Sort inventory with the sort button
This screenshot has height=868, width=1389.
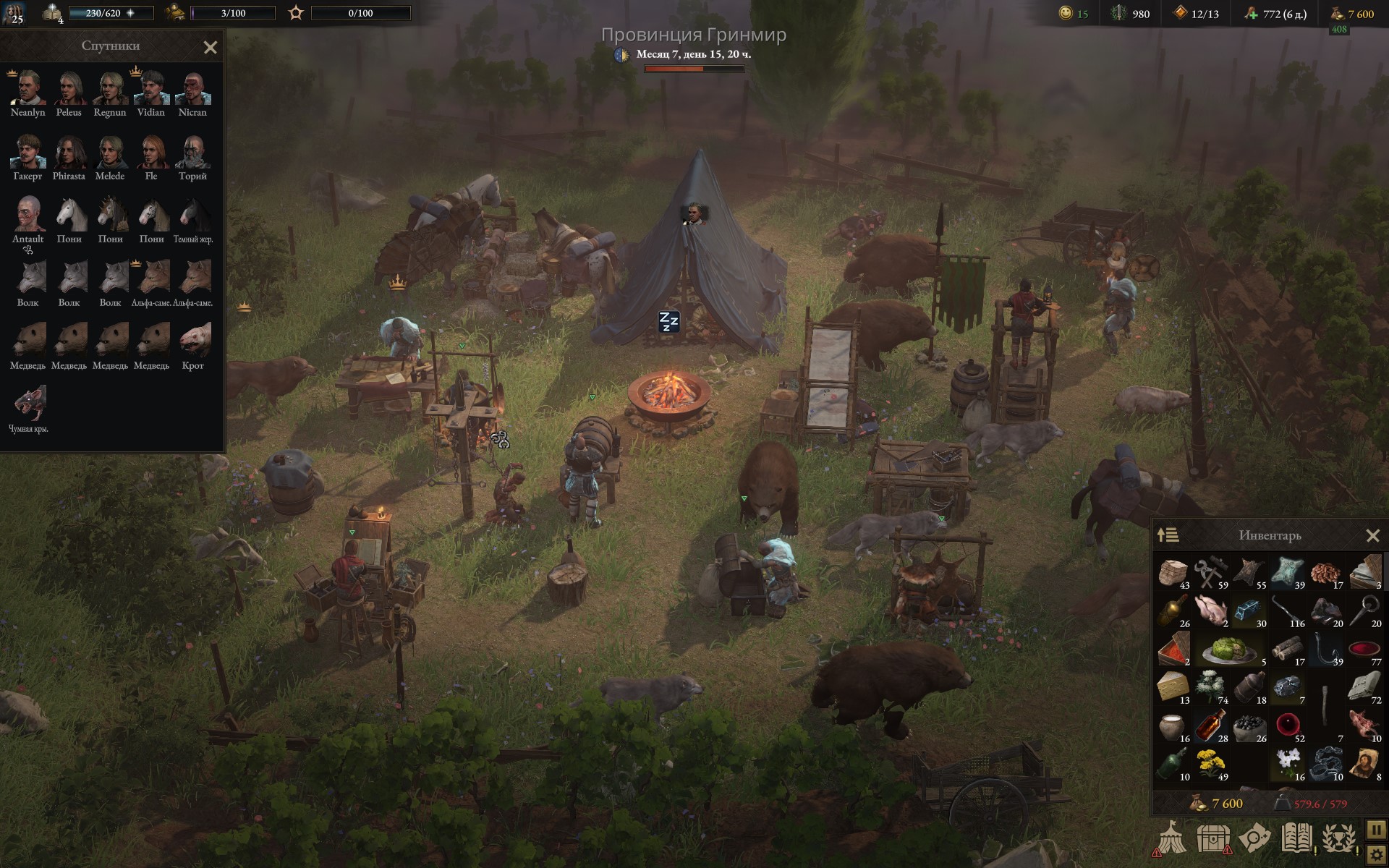pos(1168,535)
